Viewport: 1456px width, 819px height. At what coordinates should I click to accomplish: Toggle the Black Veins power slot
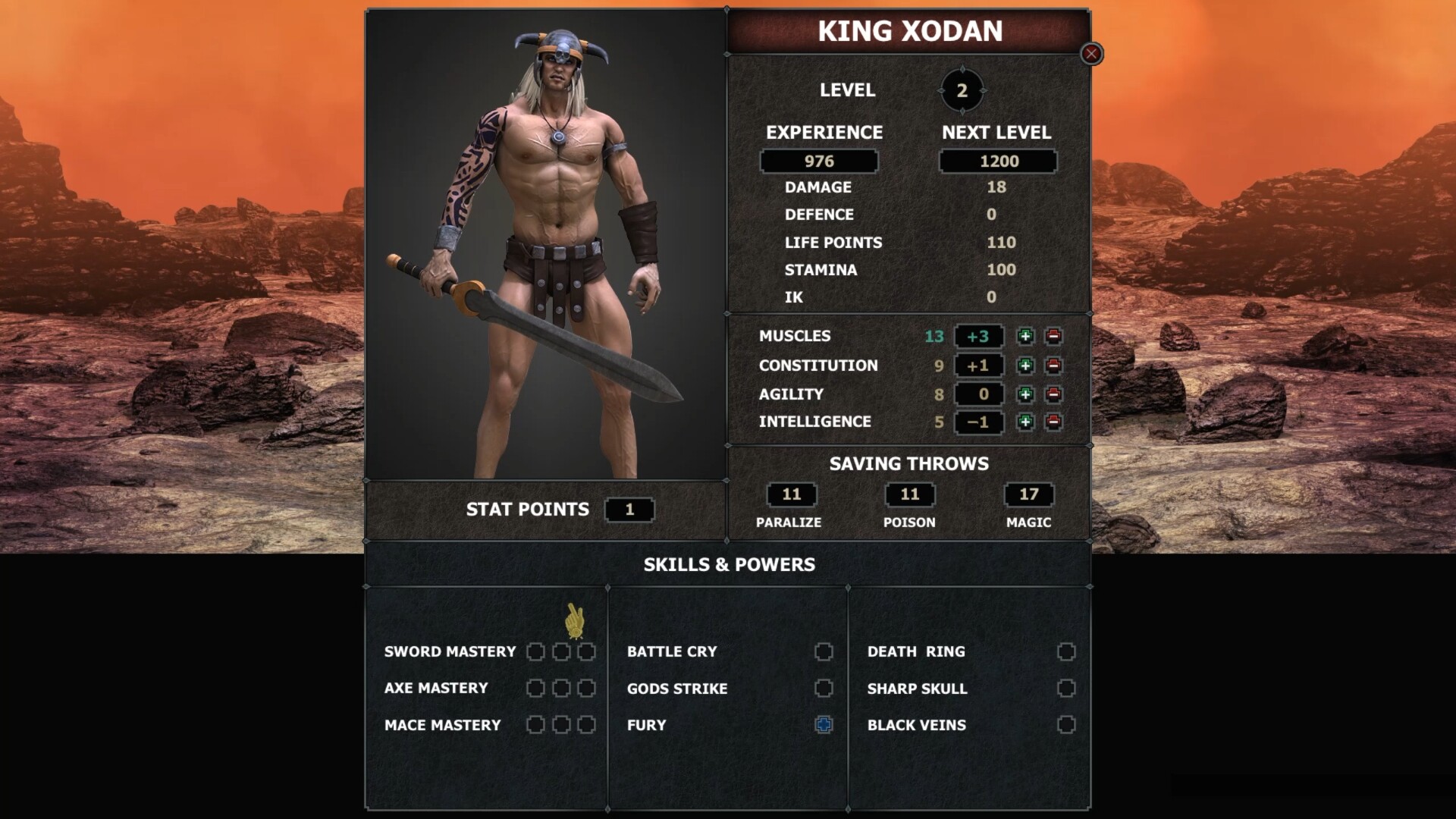[x=1066, y=725]
